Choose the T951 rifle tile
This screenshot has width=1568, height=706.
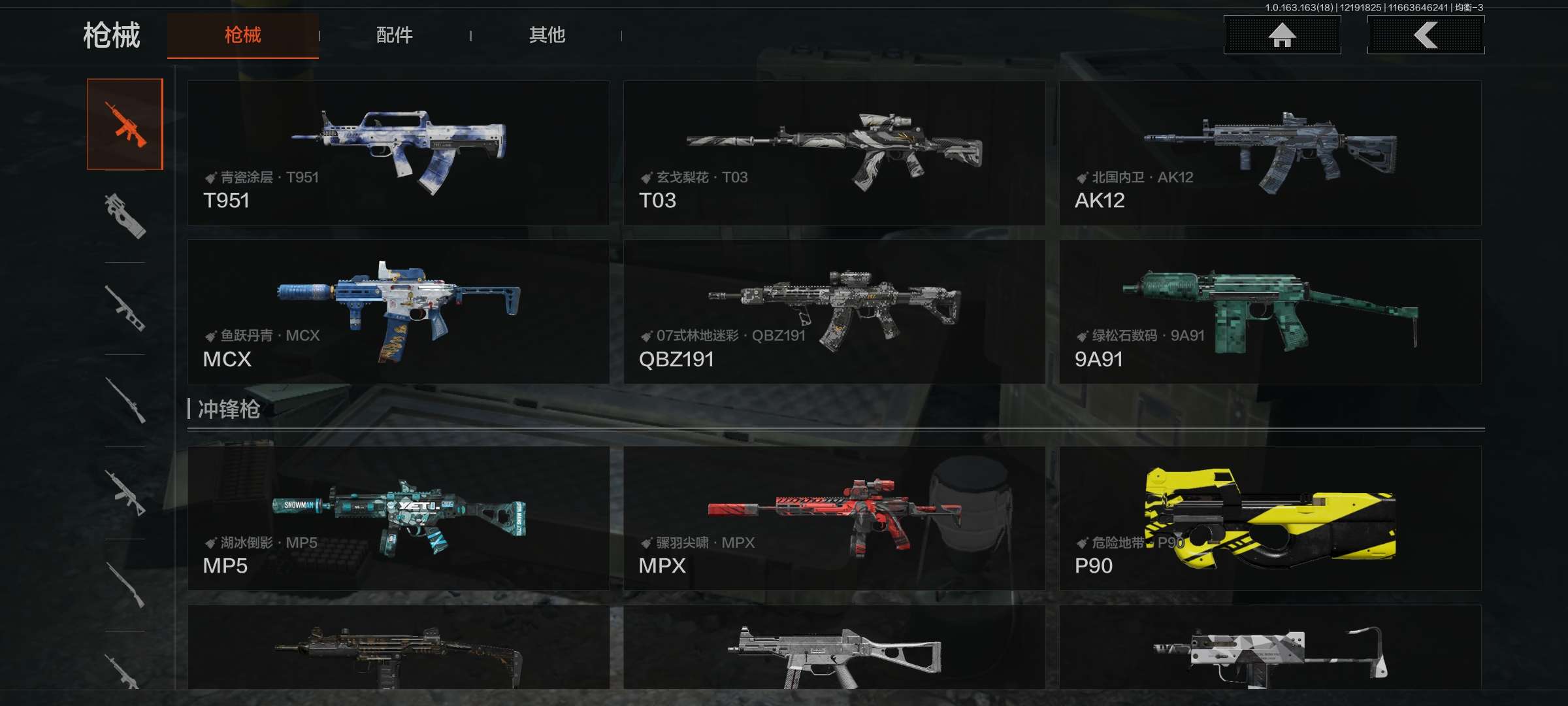pos(399,153)
